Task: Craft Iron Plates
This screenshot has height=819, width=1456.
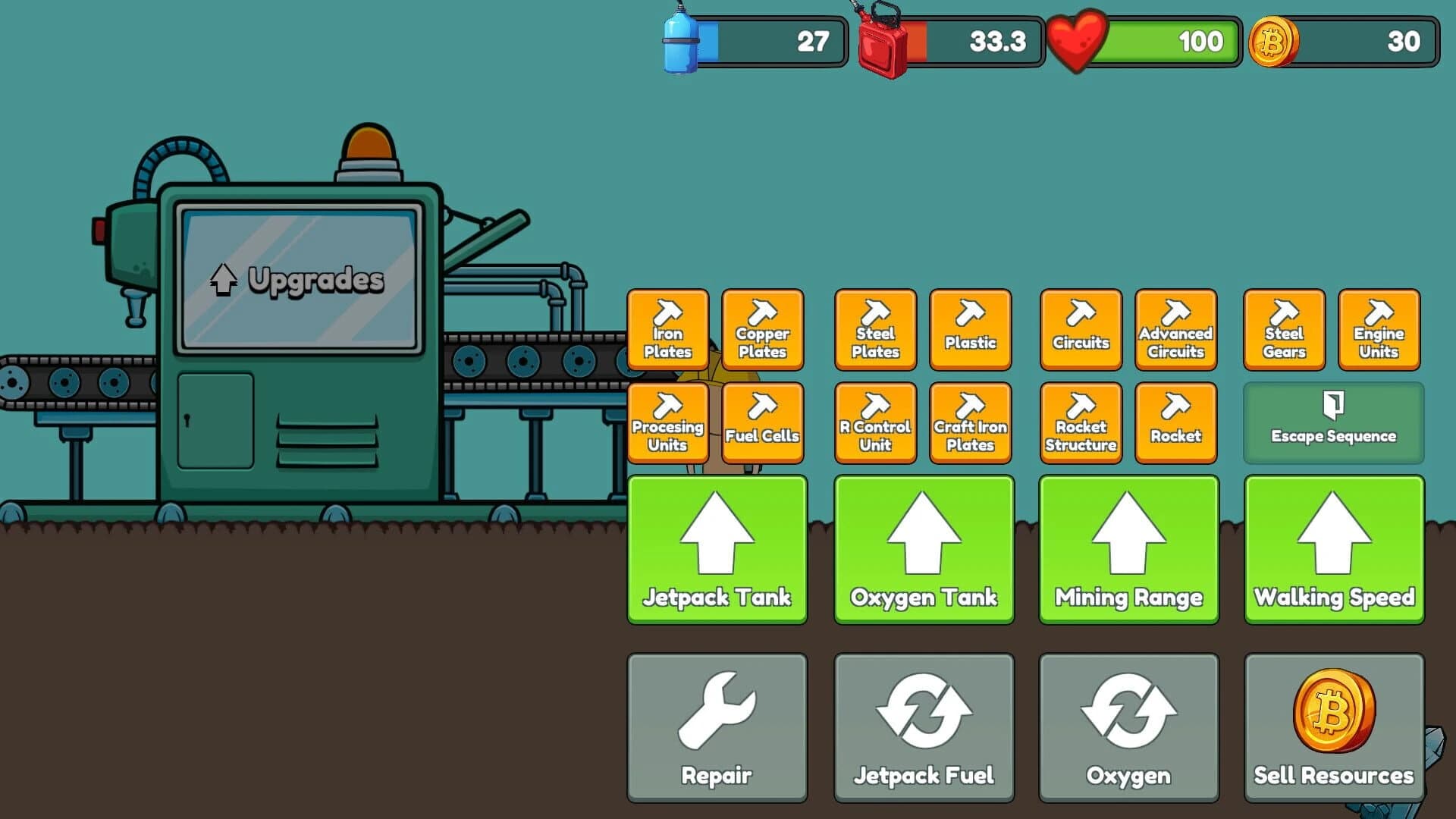Action: click(667, 330)
